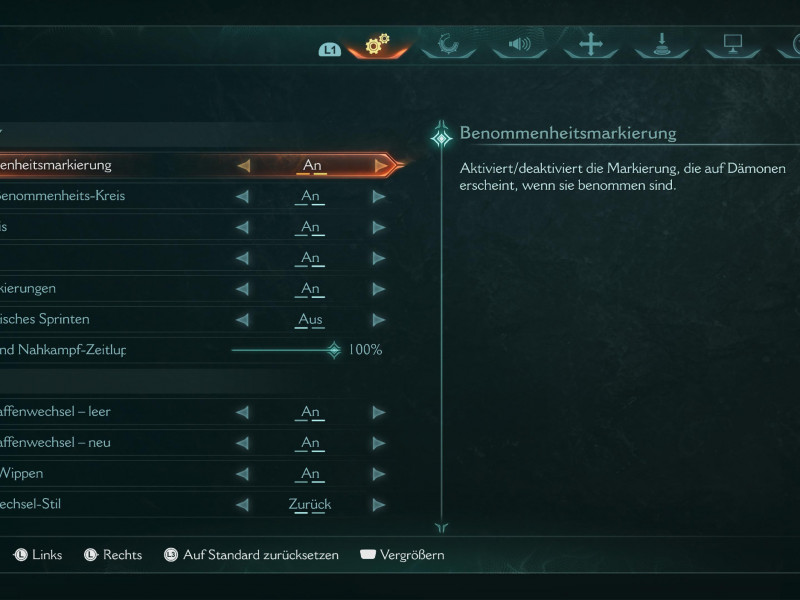The width and height of the screenshot is (800, 600).
Task: Toggle 'Waffenwechsel – leer' with its right arrow
Action: tap(379, 412)
